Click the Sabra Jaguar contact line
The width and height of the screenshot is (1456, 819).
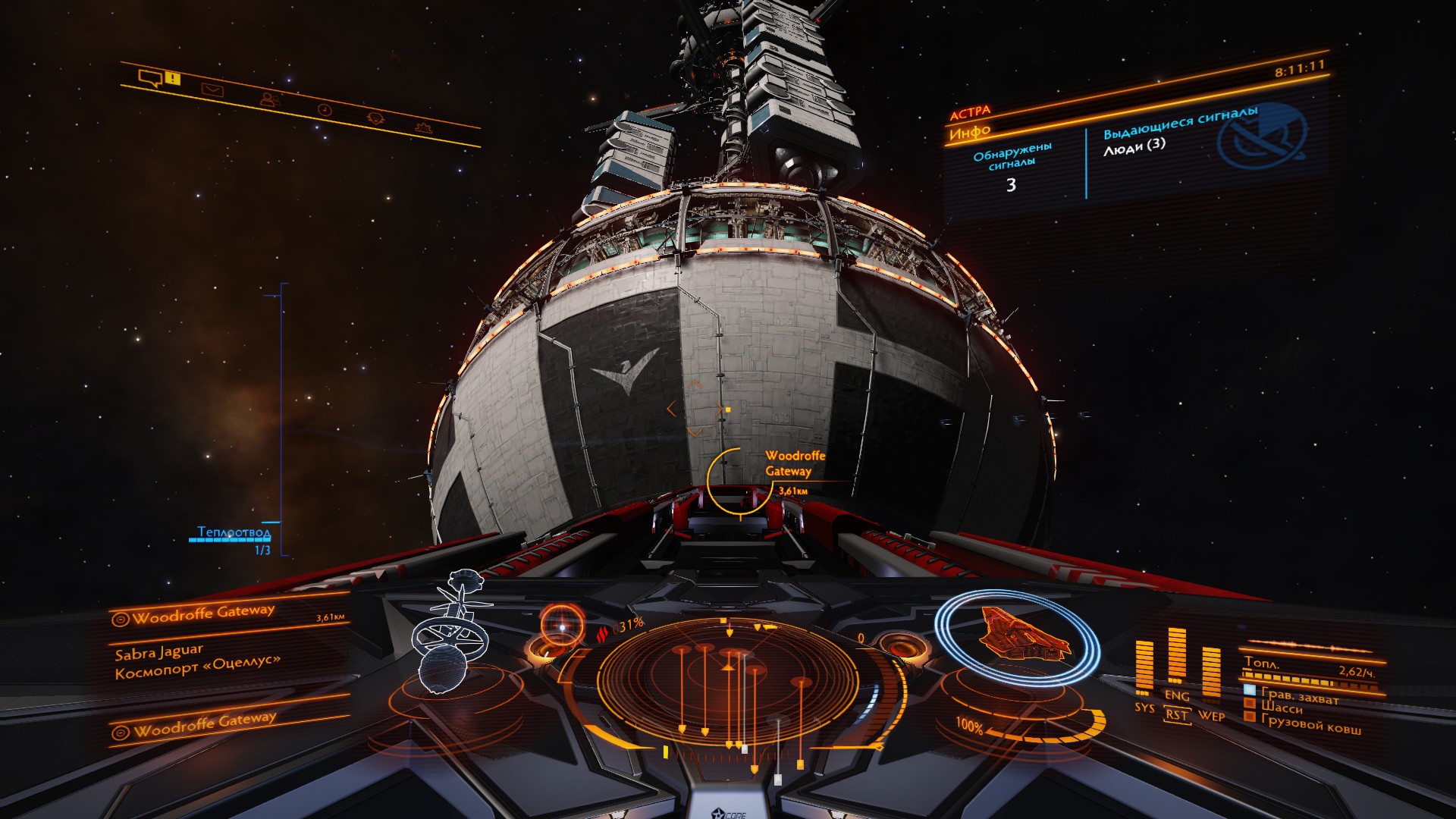pyautogui.click(x=159, y=651)
